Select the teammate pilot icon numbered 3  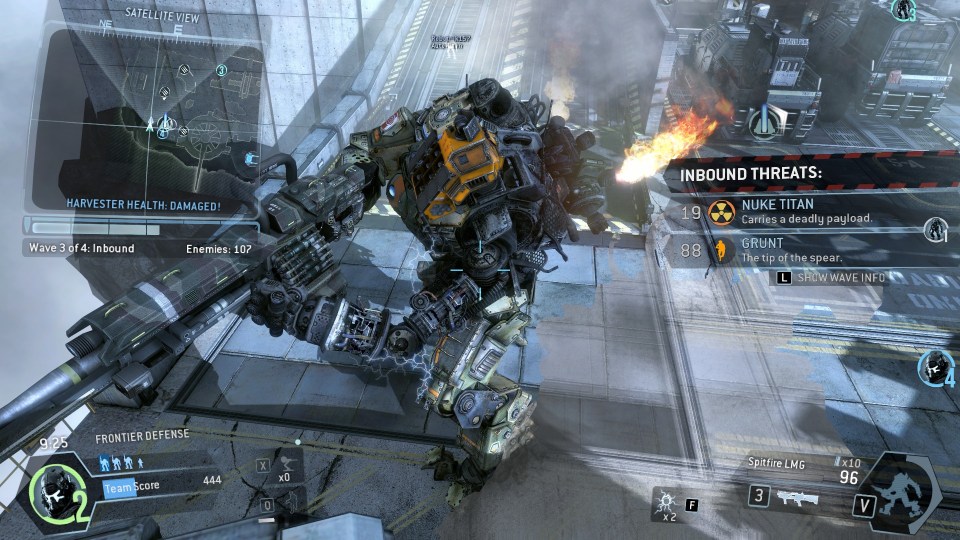[x=906, y=10]
